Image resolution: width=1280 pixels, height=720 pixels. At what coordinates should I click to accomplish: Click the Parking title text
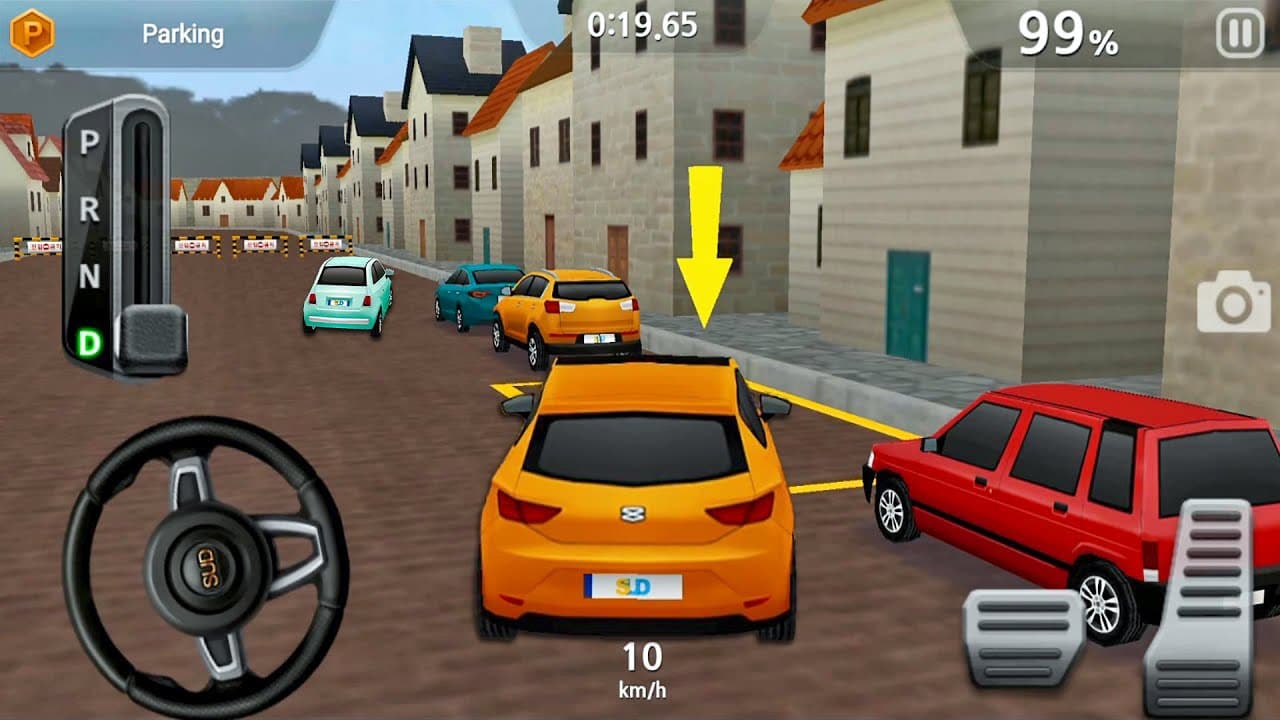coord(183,32)
